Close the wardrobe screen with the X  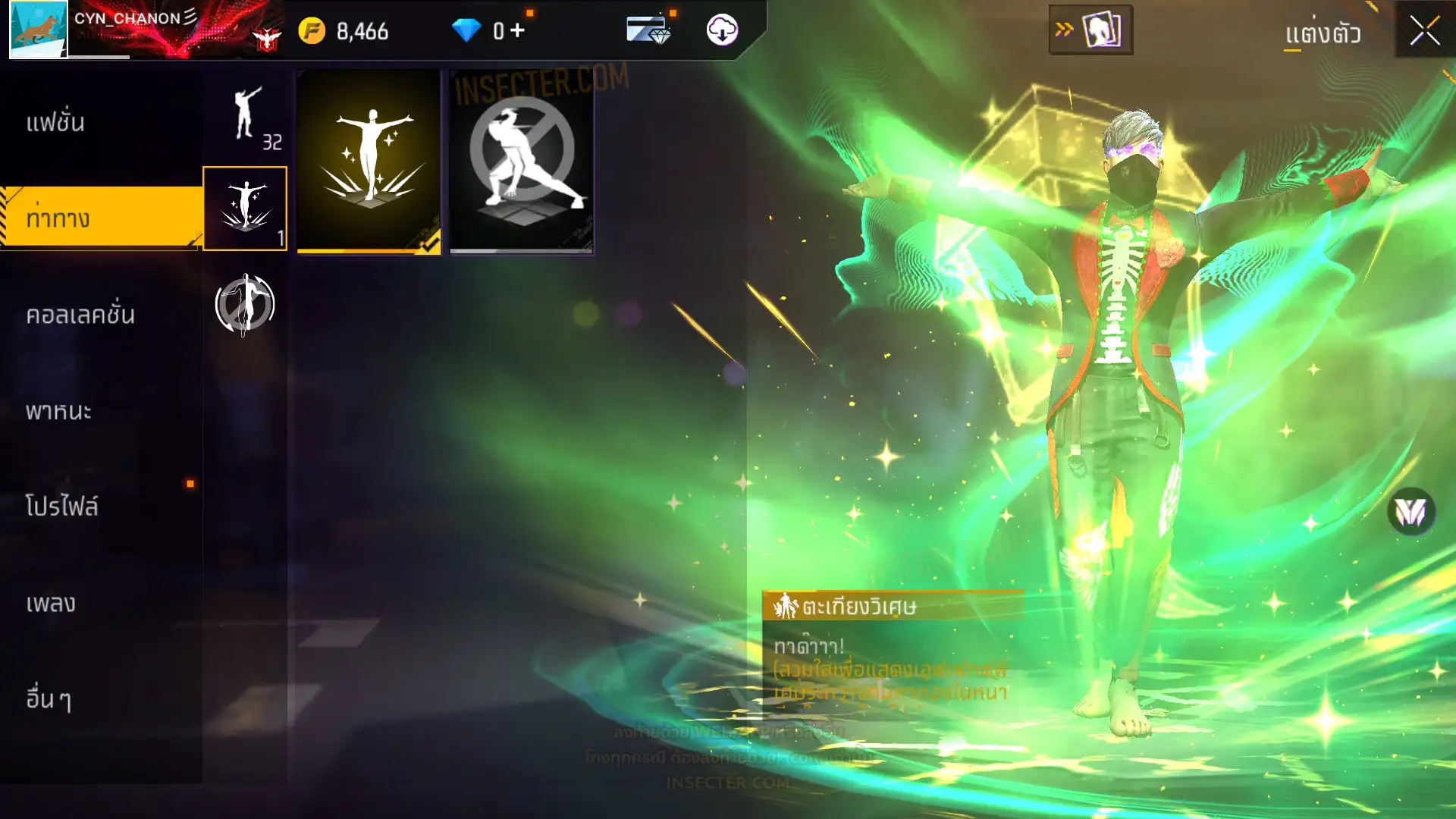pyautogui.click(x=1424, y=32)
